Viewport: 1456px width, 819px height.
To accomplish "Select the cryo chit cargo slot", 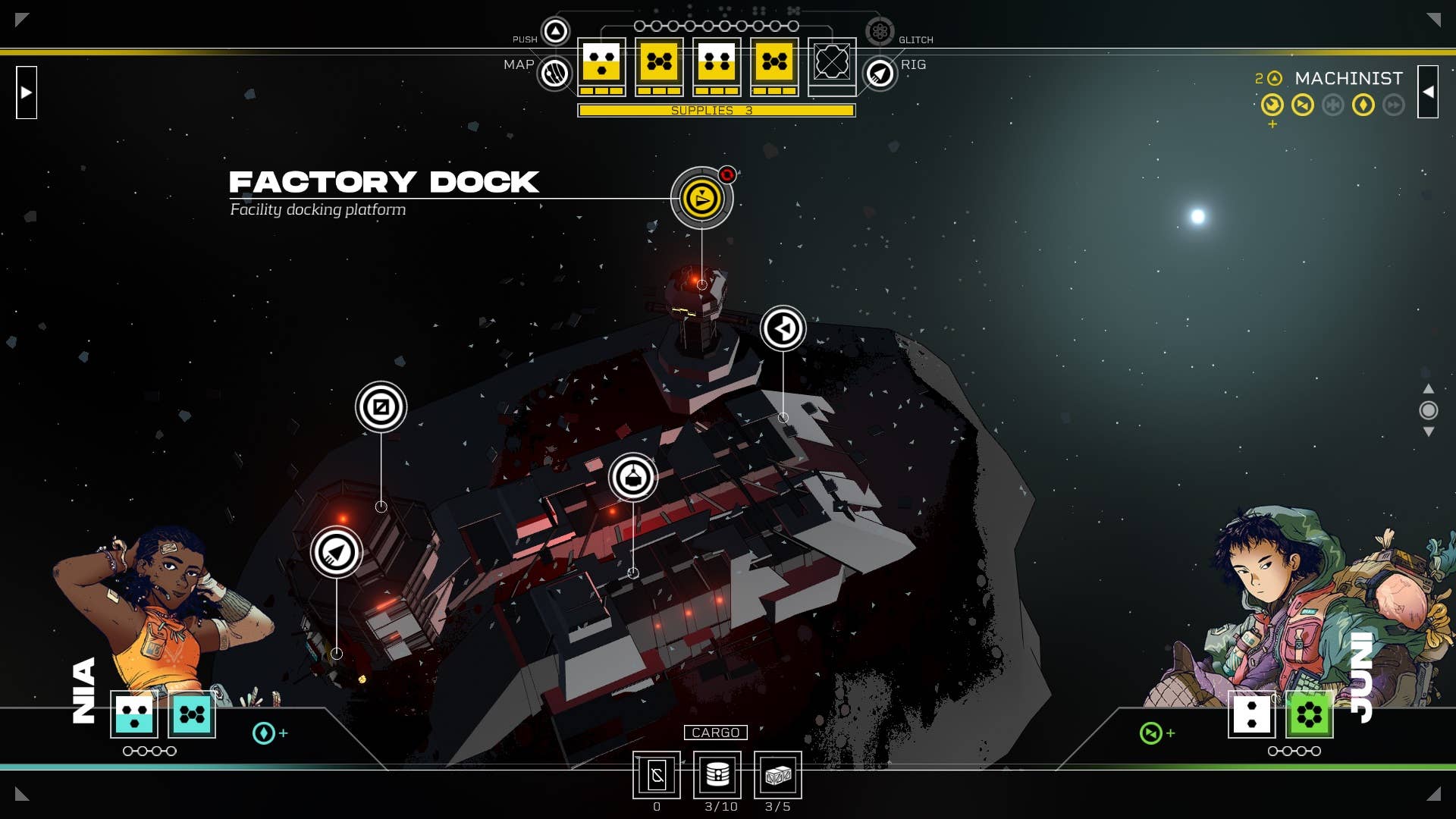I will click(657, 775).
